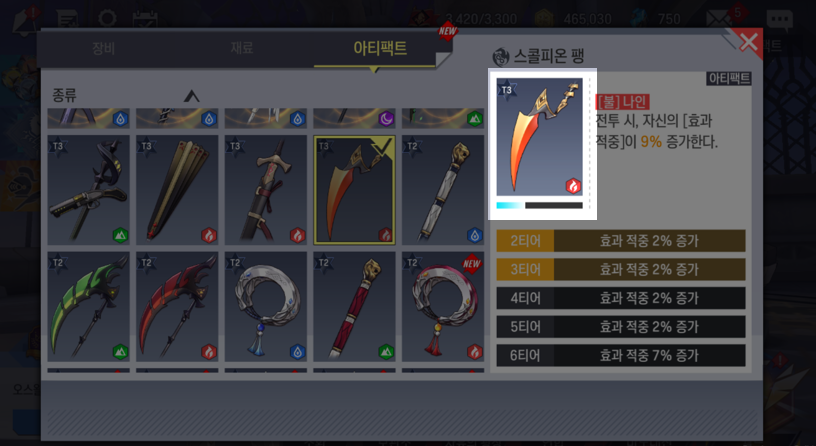Choose the T3 folded fan artifact
The width and height of the screenshot is (816, 446).
click(177, 190)
